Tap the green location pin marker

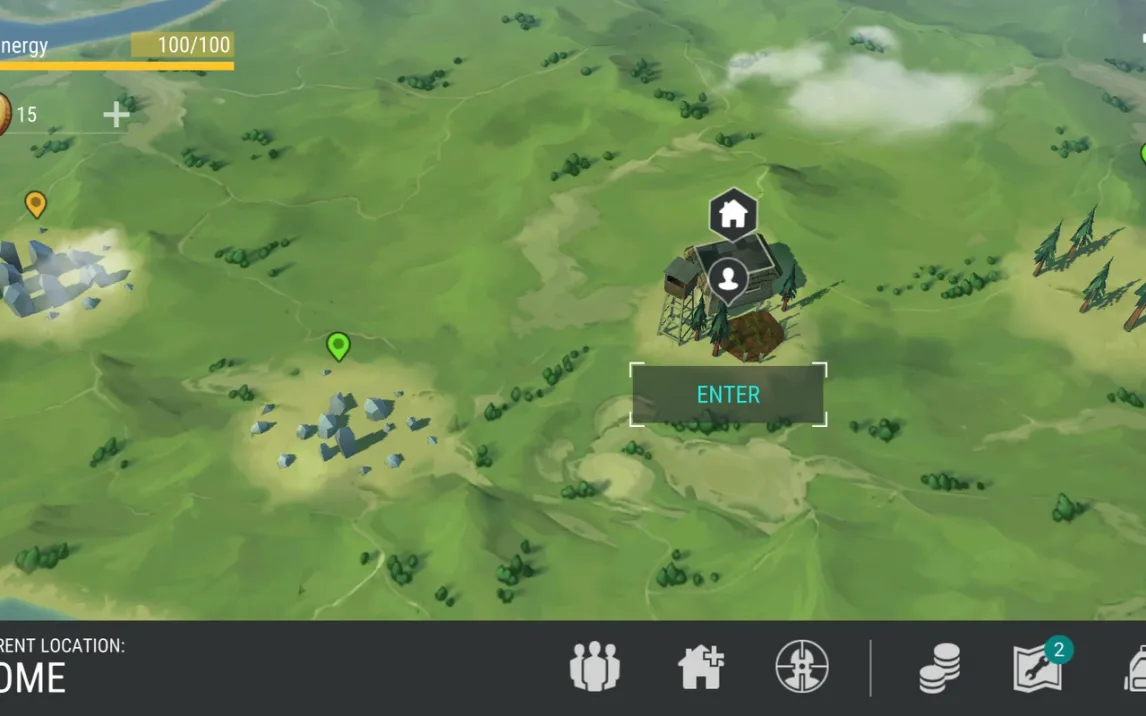(338, 346)
